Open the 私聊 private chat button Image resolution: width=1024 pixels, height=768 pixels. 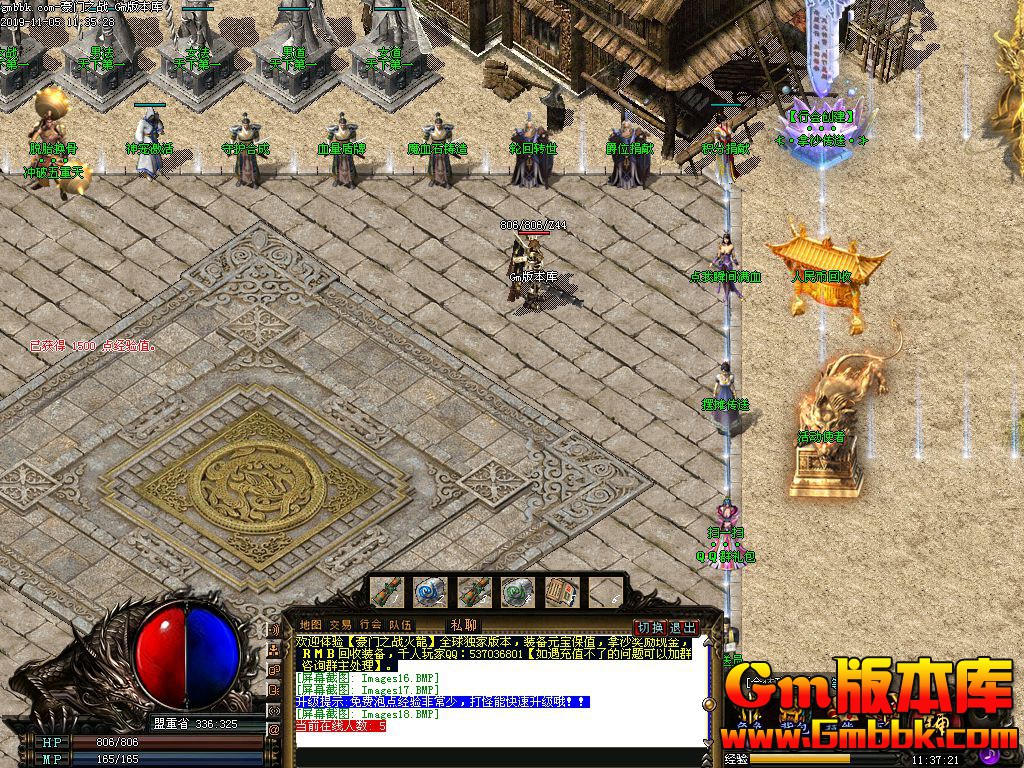[464, 625]
